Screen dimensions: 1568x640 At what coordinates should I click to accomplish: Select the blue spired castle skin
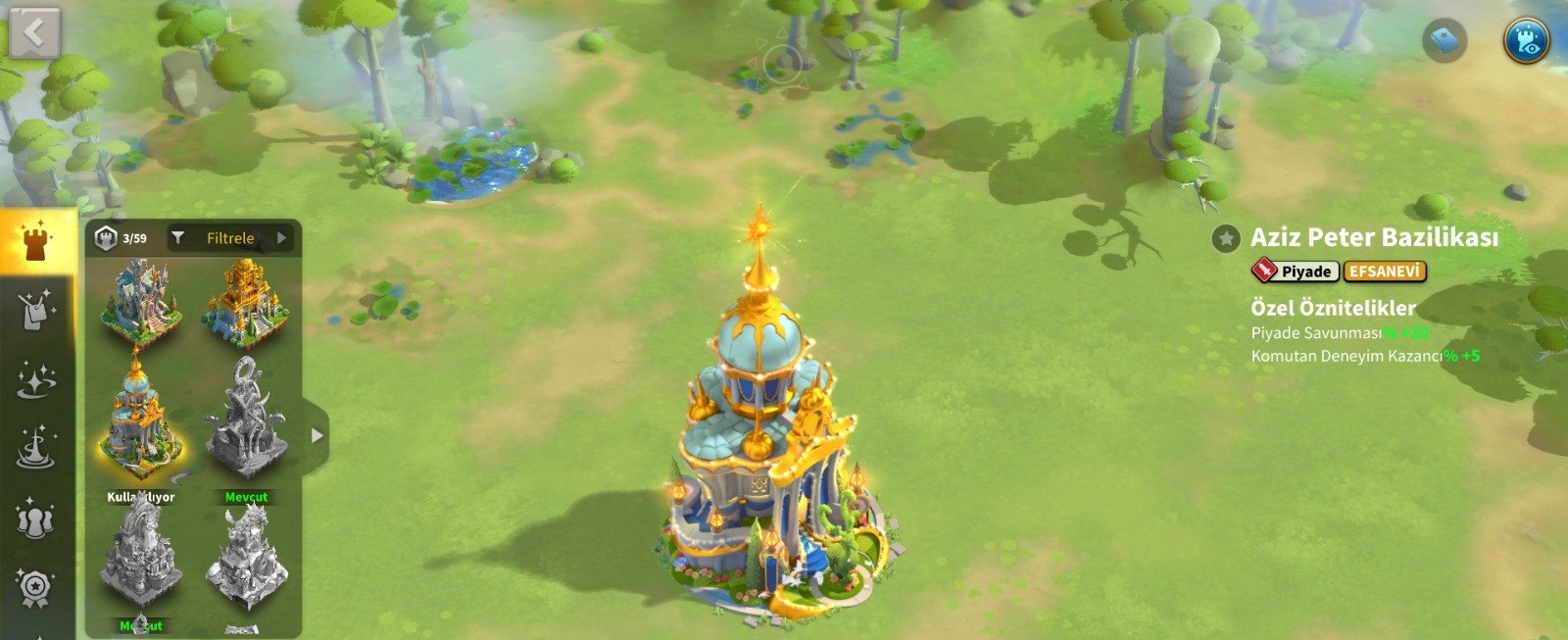[x=142, y=301]
